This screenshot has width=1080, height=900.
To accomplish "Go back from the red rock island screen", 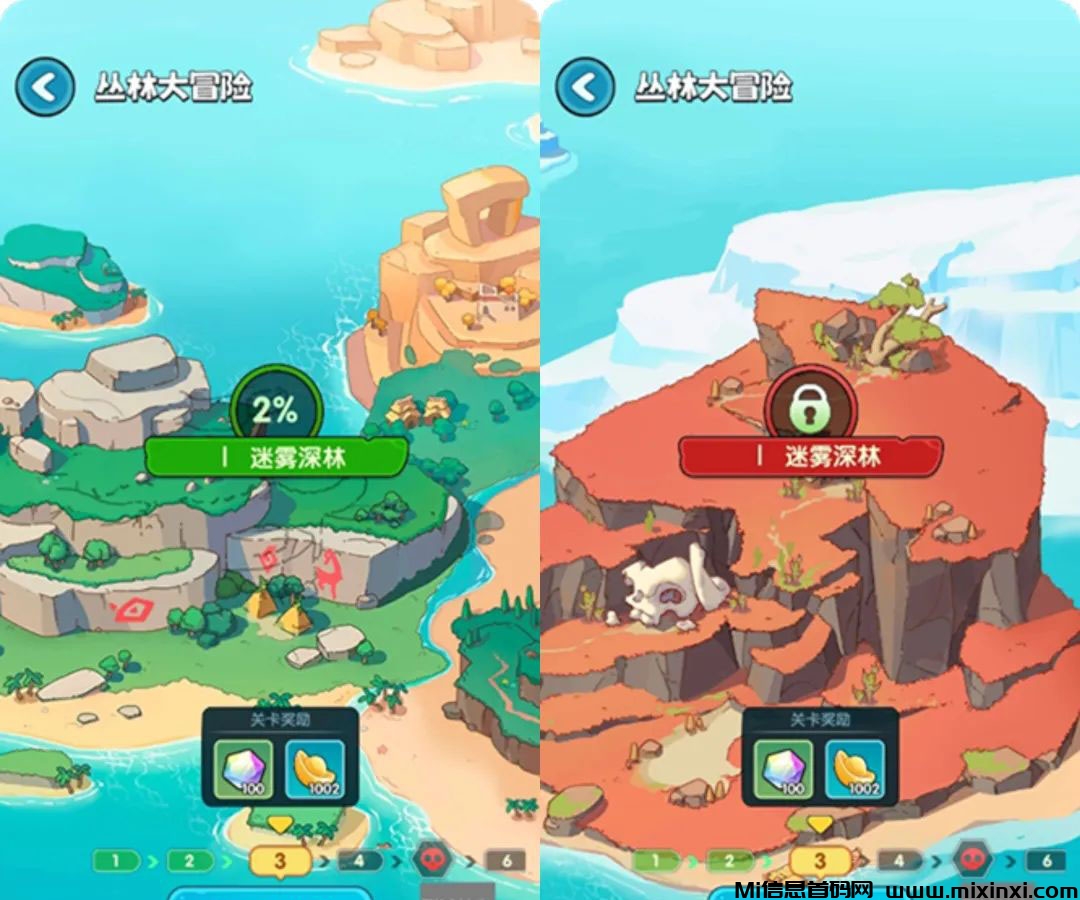I will click(x=585, y=87).
